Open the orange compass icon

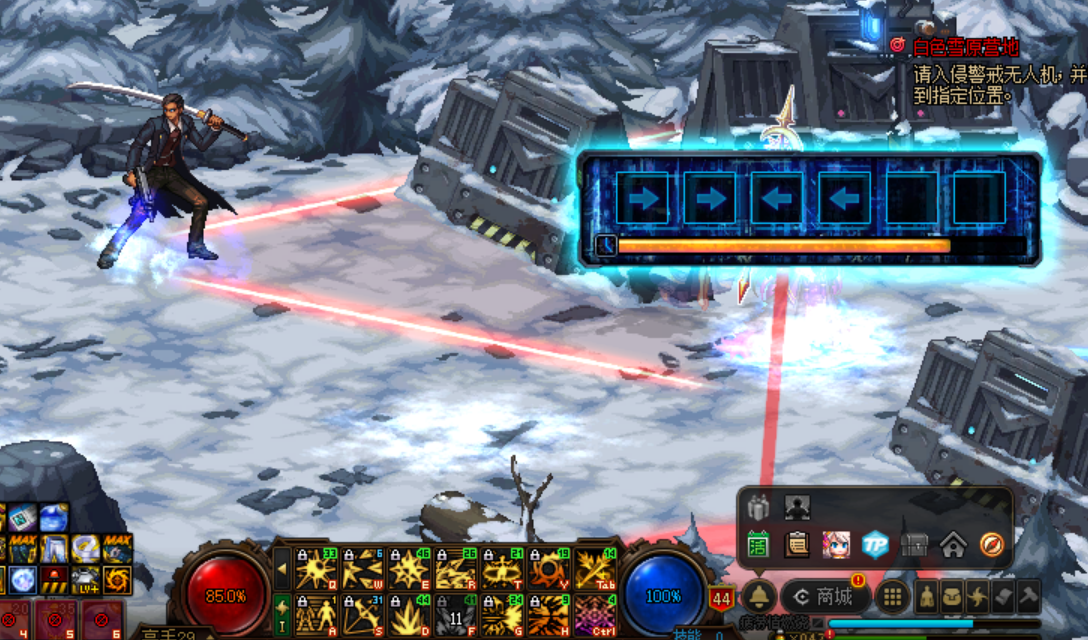click(x=991, y=544)
